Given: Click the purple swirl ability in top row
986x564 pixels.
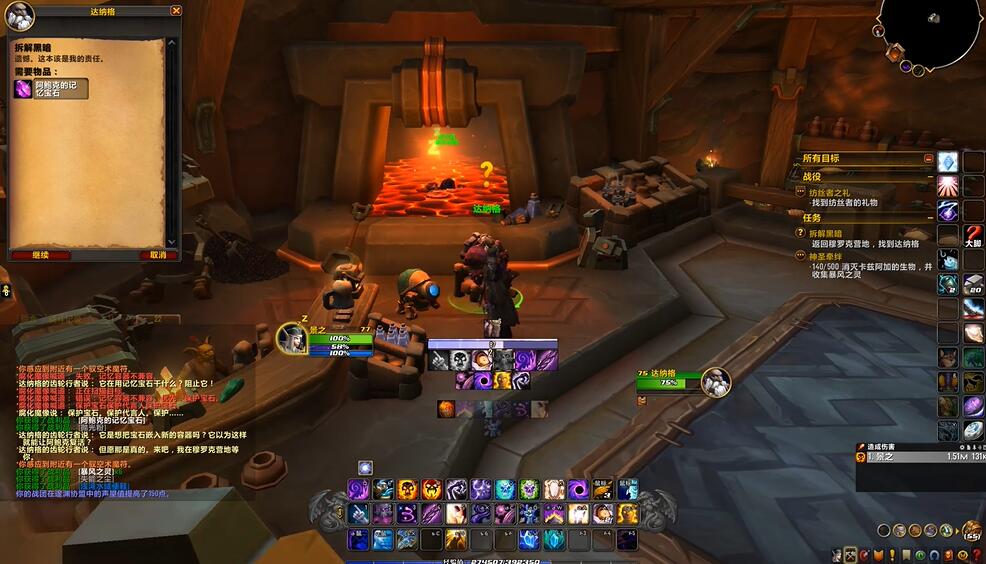Looking at the screenshot, I should (359, 489).
